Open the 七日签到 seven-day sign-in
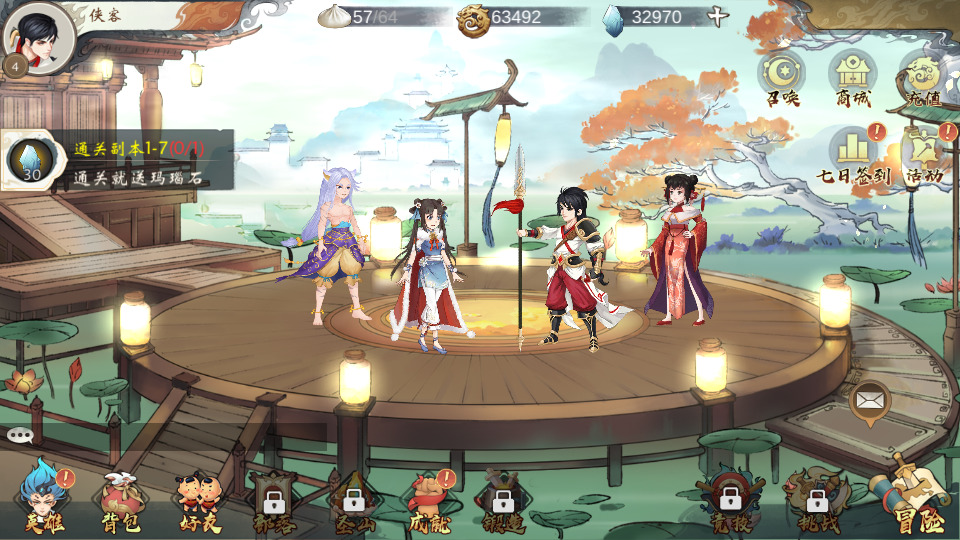960x540 pixels. click(x=853, y=156)
